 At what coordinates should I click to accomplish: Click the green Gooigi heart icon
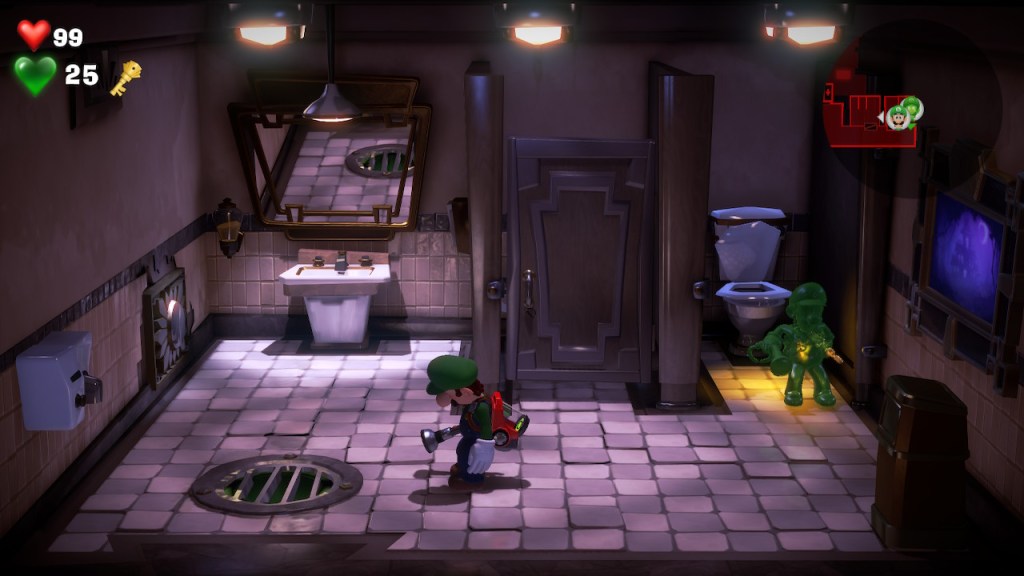click(x=35, y=75)
